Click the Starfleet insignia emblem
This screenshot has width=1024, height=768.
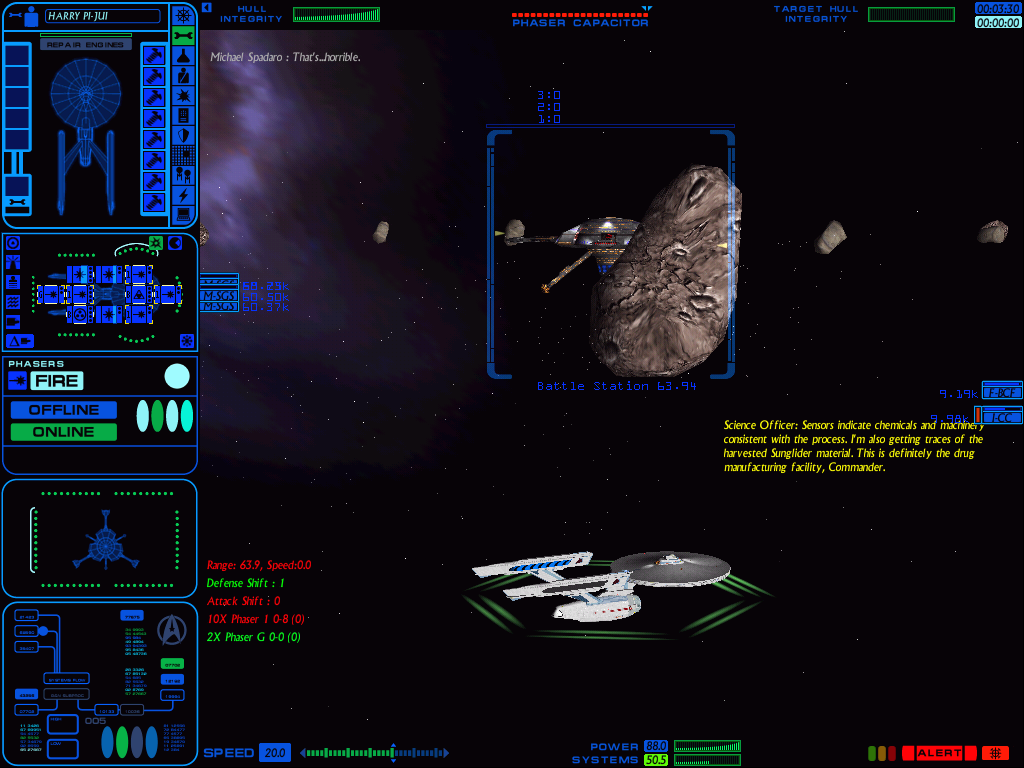[173, 627]
